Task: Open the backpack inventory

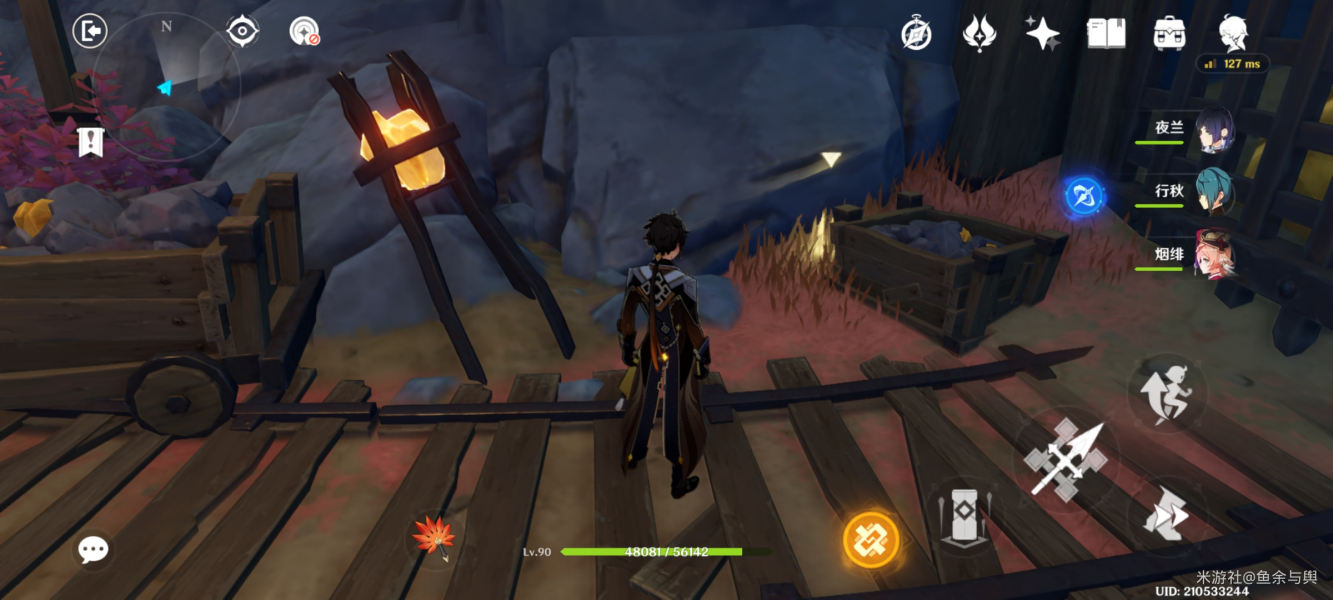Action: [1169, 33]
